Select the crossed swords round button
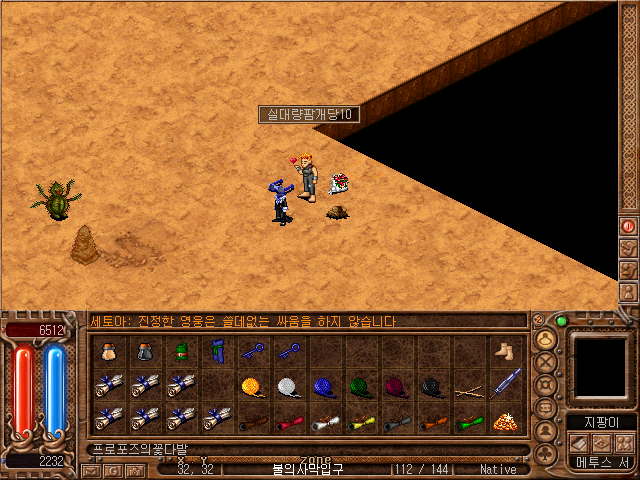The height and width of the screenshot is (480, 640). [x=546, y=361]
